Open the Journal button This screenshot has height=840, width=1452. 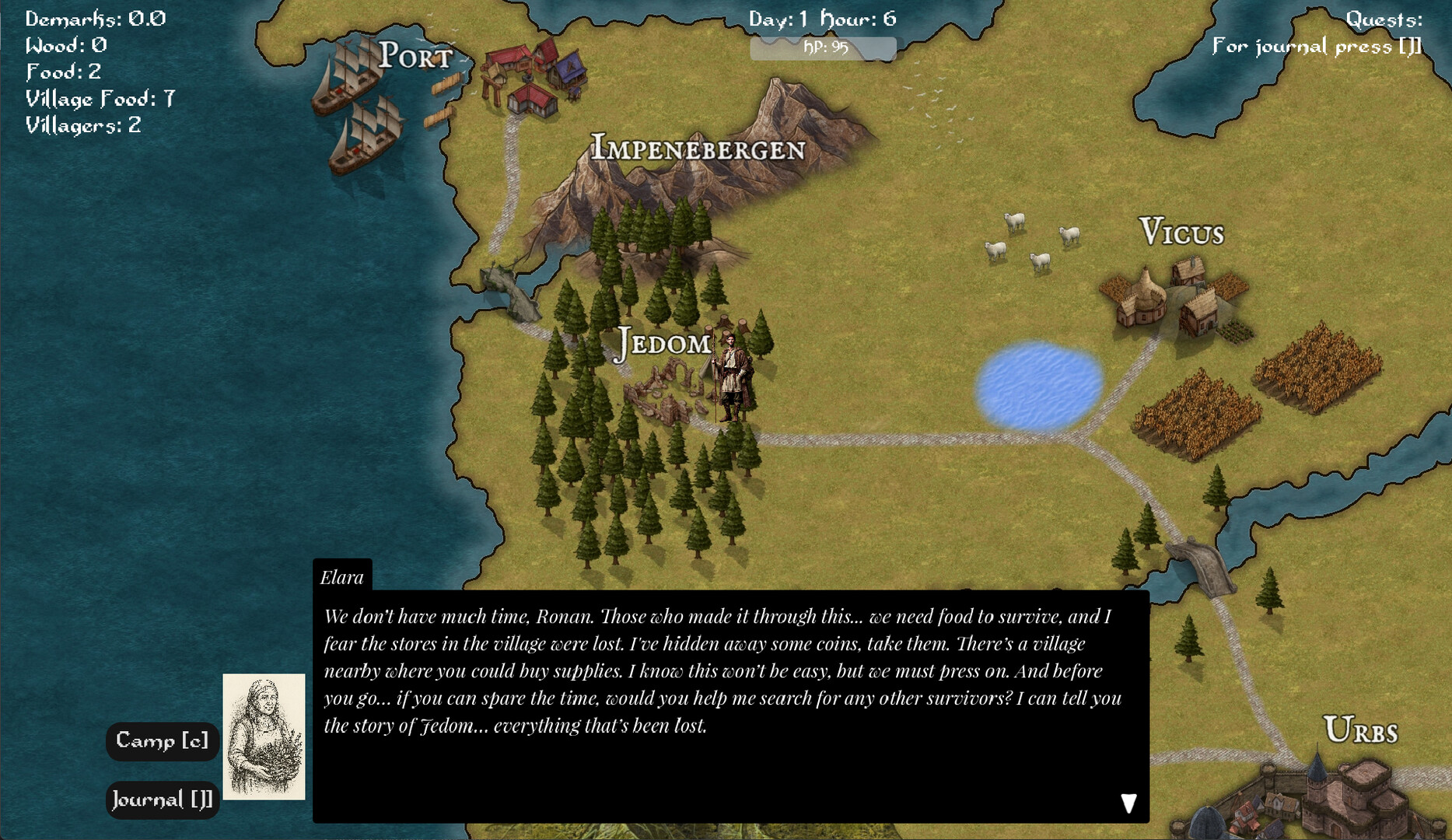[162, 800]
